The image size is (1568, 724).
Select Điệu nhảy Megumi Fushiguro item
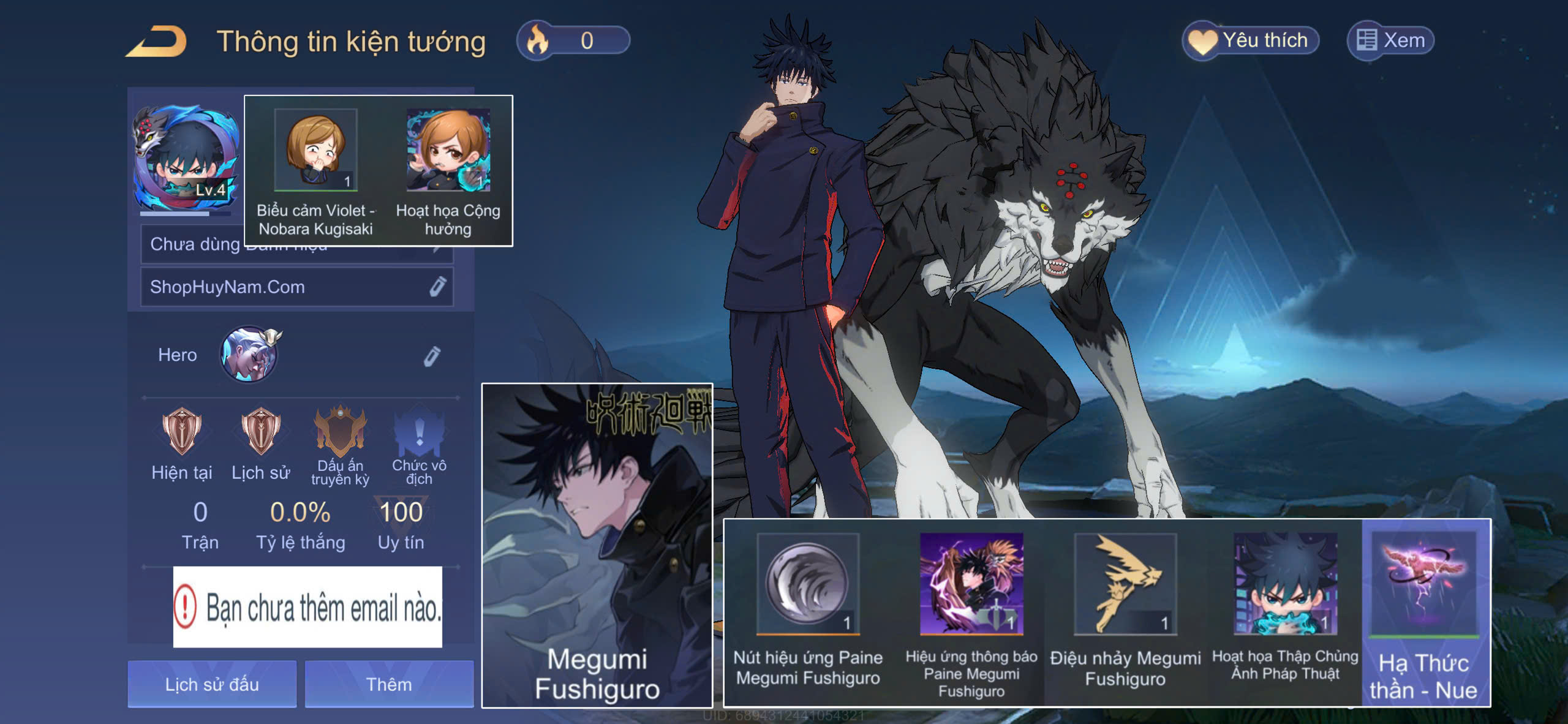tap(1125, 584)
